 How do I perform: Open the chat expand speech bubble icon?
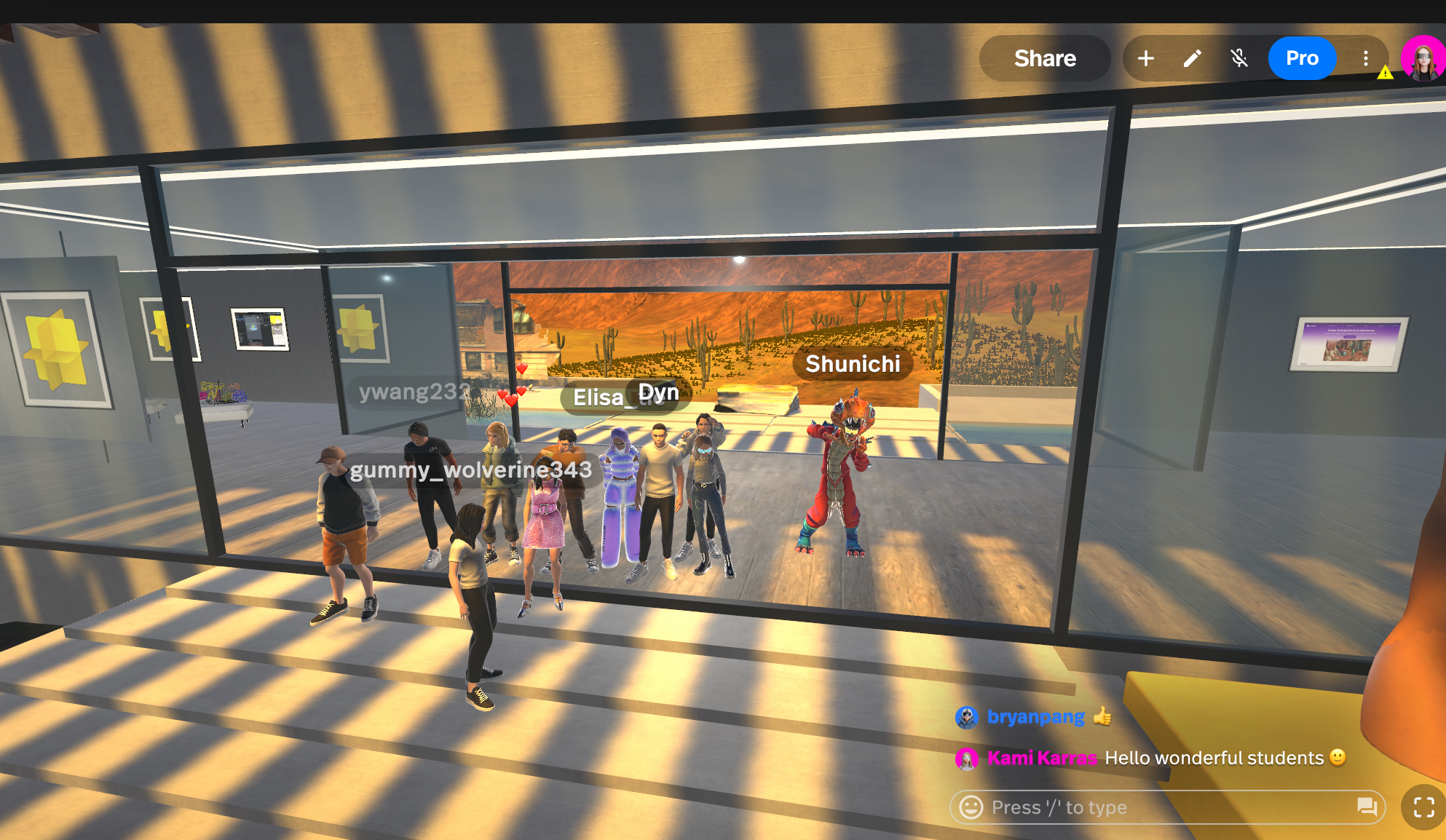tap(1367, 807)
